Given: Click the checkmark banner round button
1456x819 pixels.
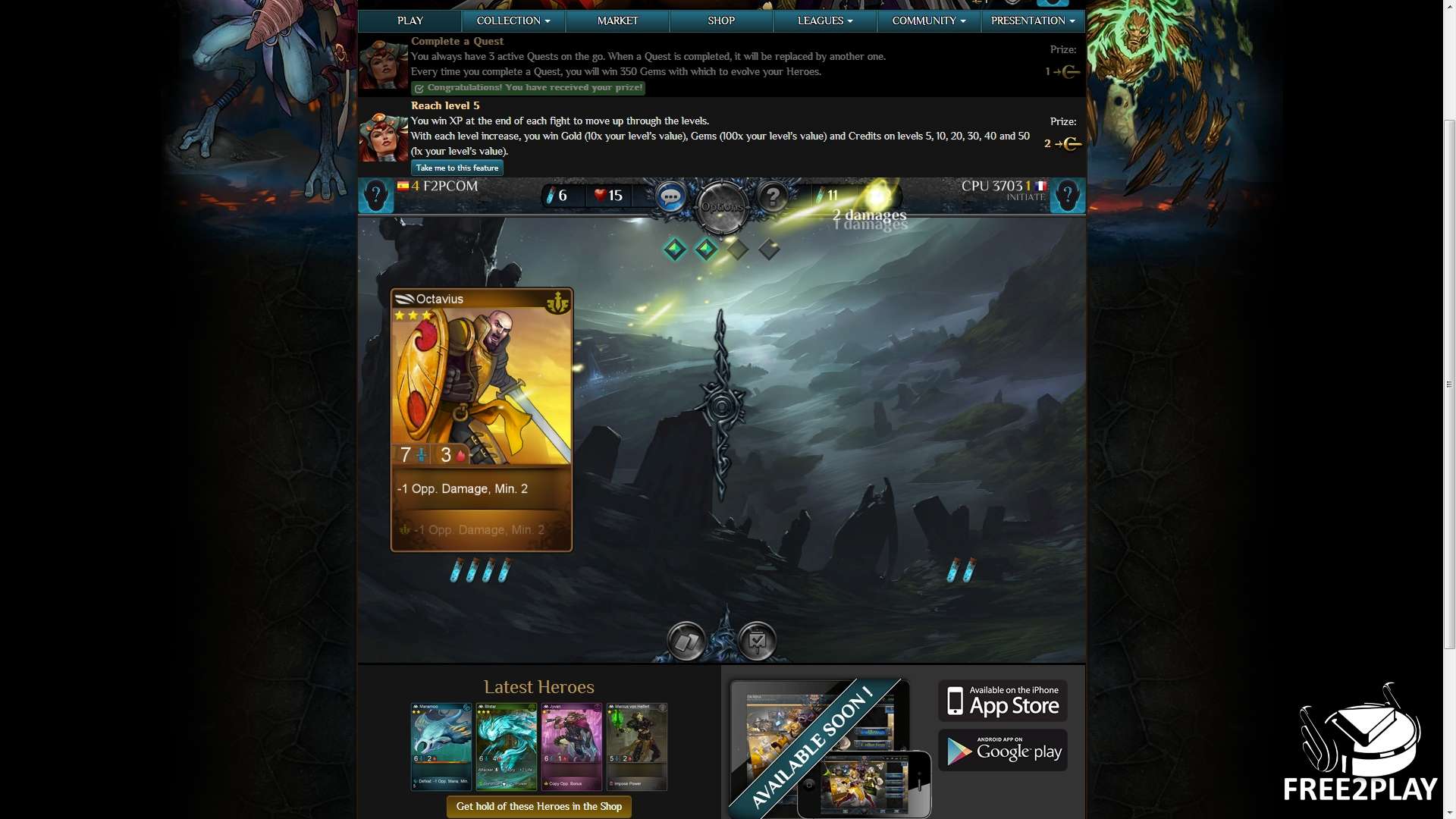Looking at the screenshot, I should coord(757,642).
